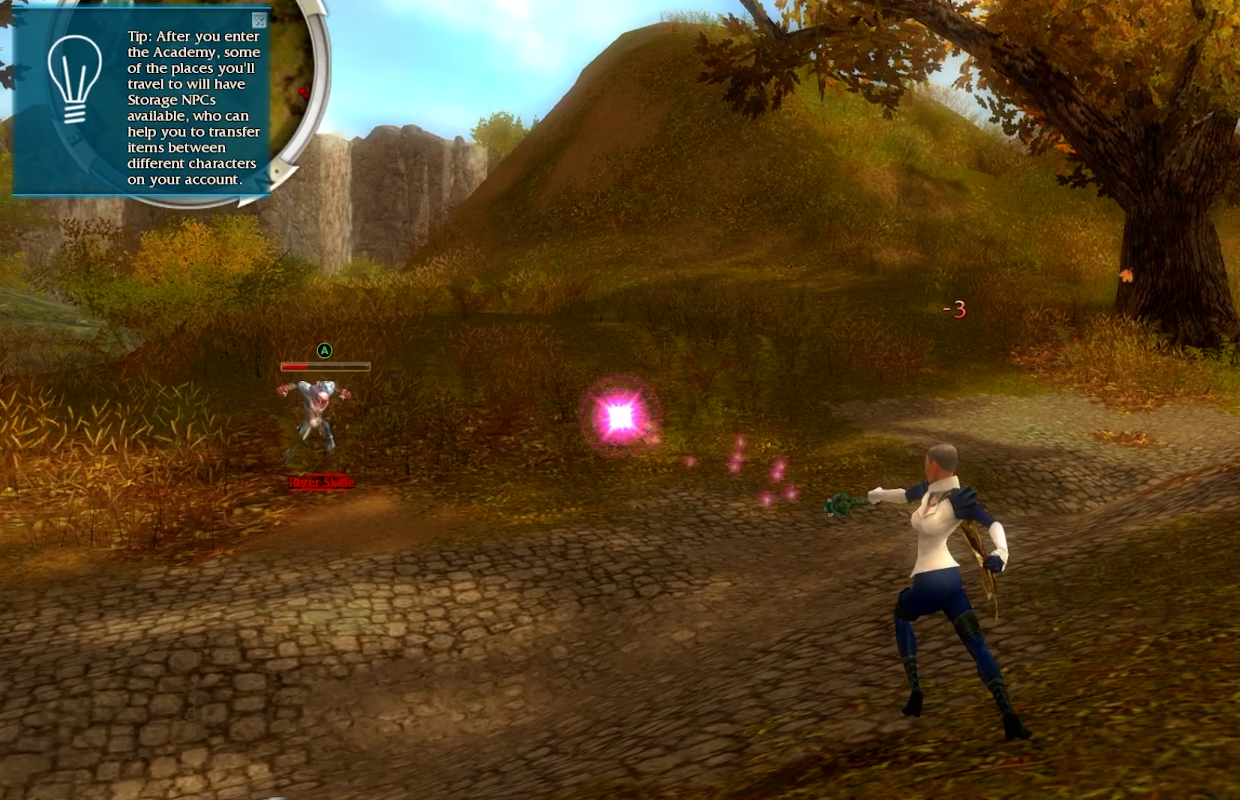Select the River Skale red name label

(x=322, y=483)
